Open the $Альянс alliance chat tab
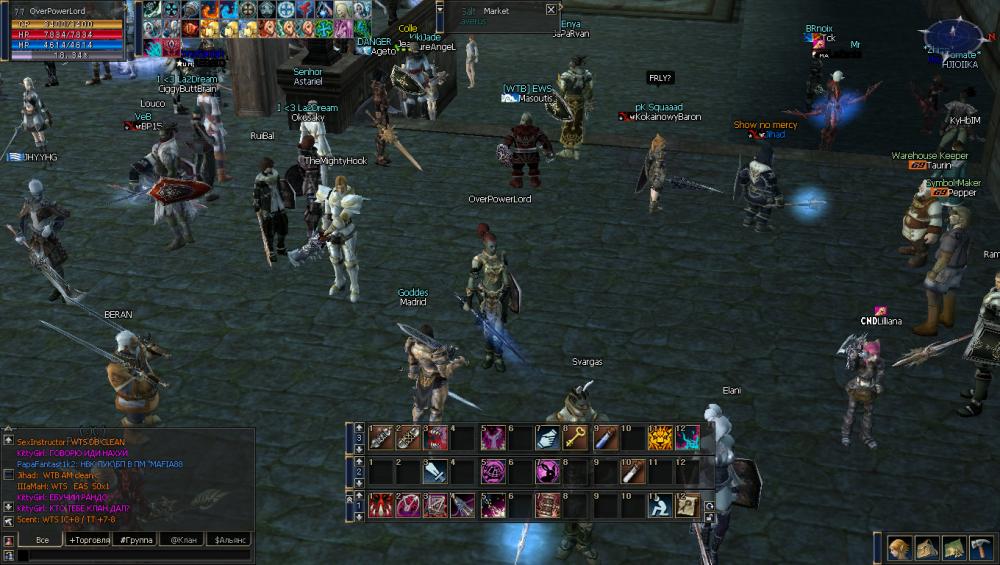1000x565 pixels. (228, 540)
